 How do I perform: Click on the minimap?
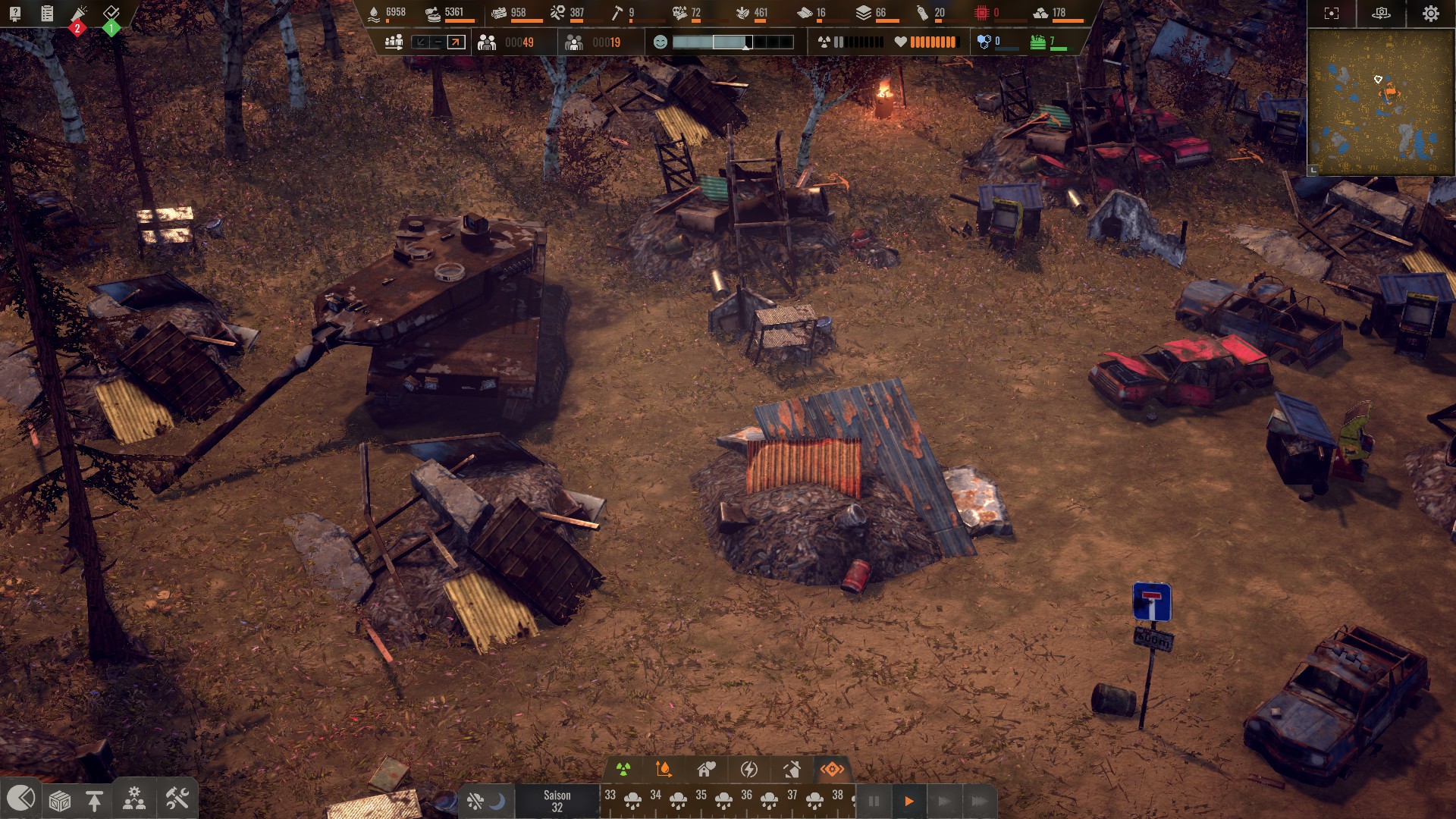pos(1381,102)
